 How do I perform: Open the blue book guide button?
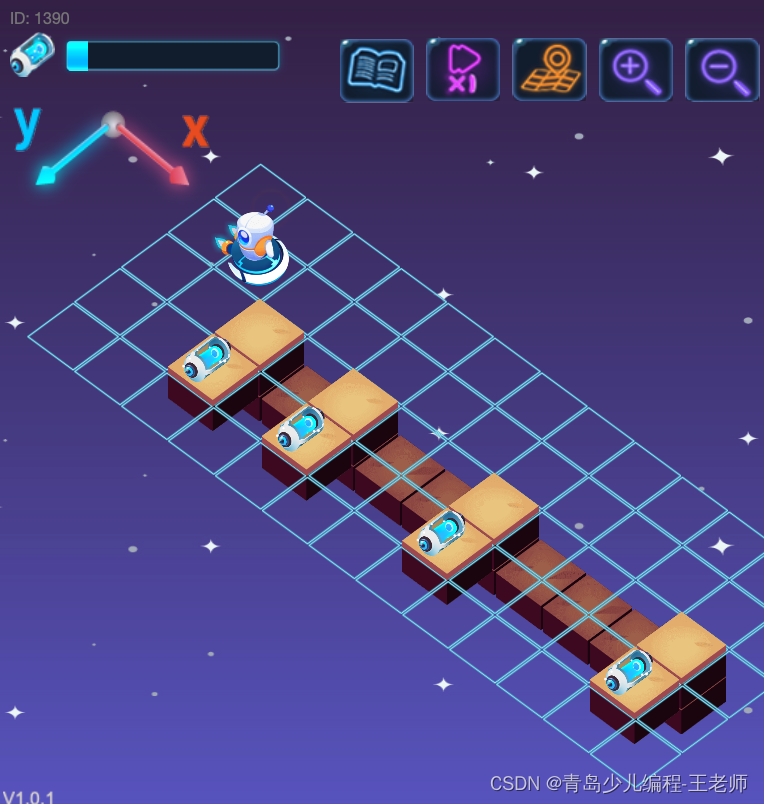pyautogui.click(x=376, y=70)
